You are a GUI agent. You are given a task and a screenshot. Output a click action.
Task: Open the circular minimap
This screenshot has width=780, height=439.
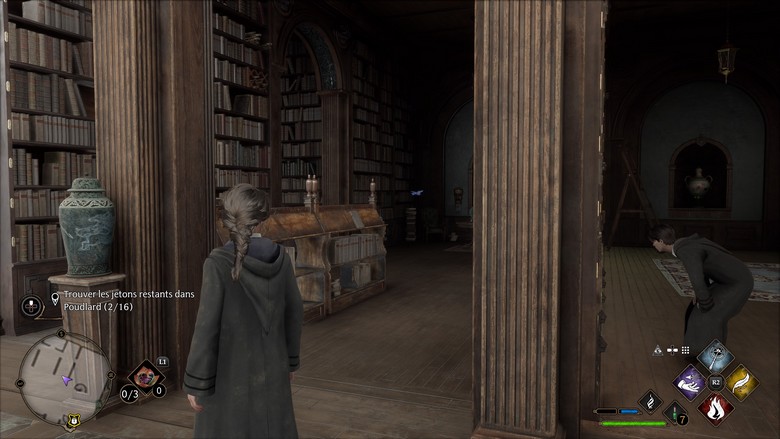[65, 378]
